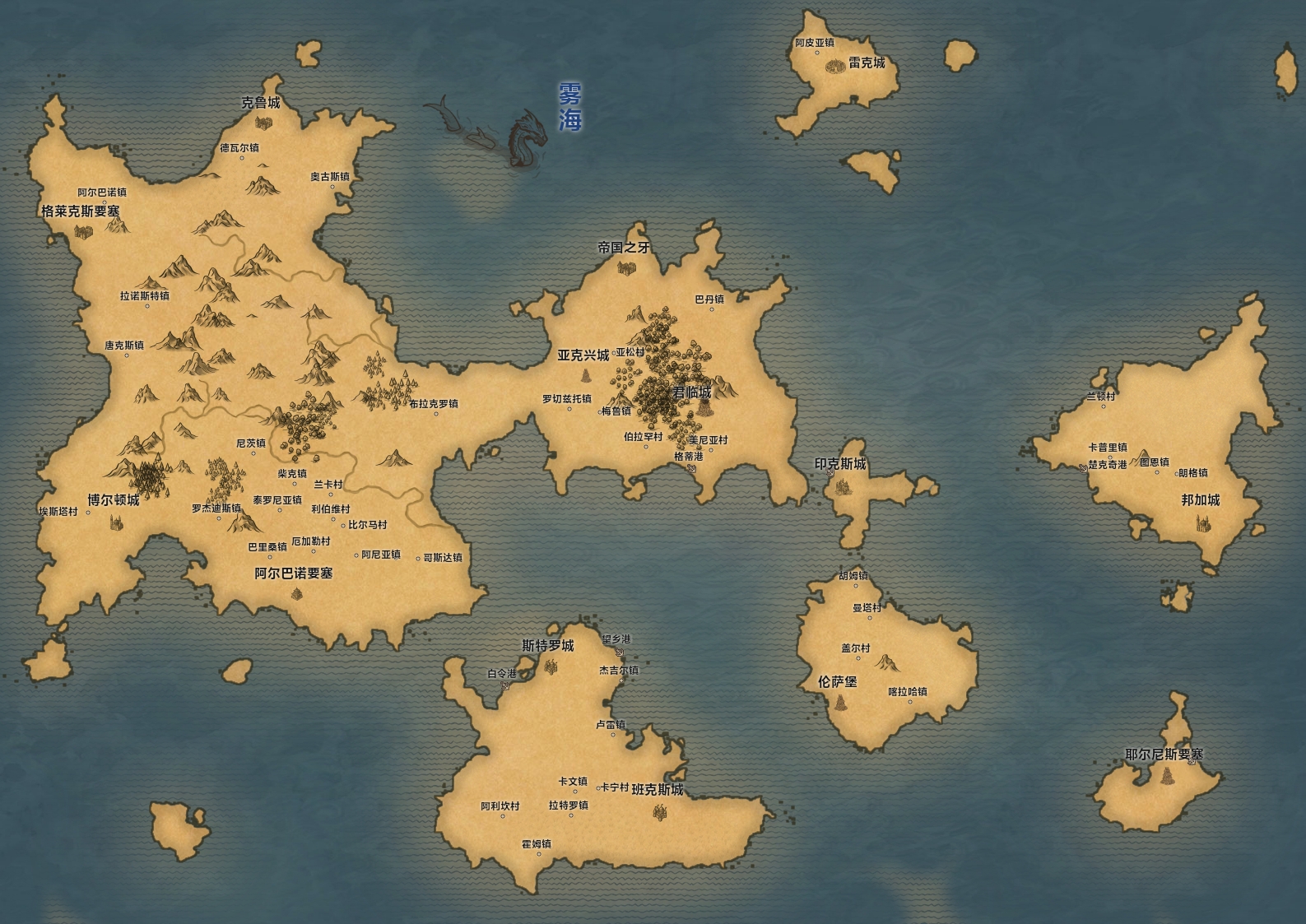
Task: Select the 雷克城 city marker
Action: 835,65
